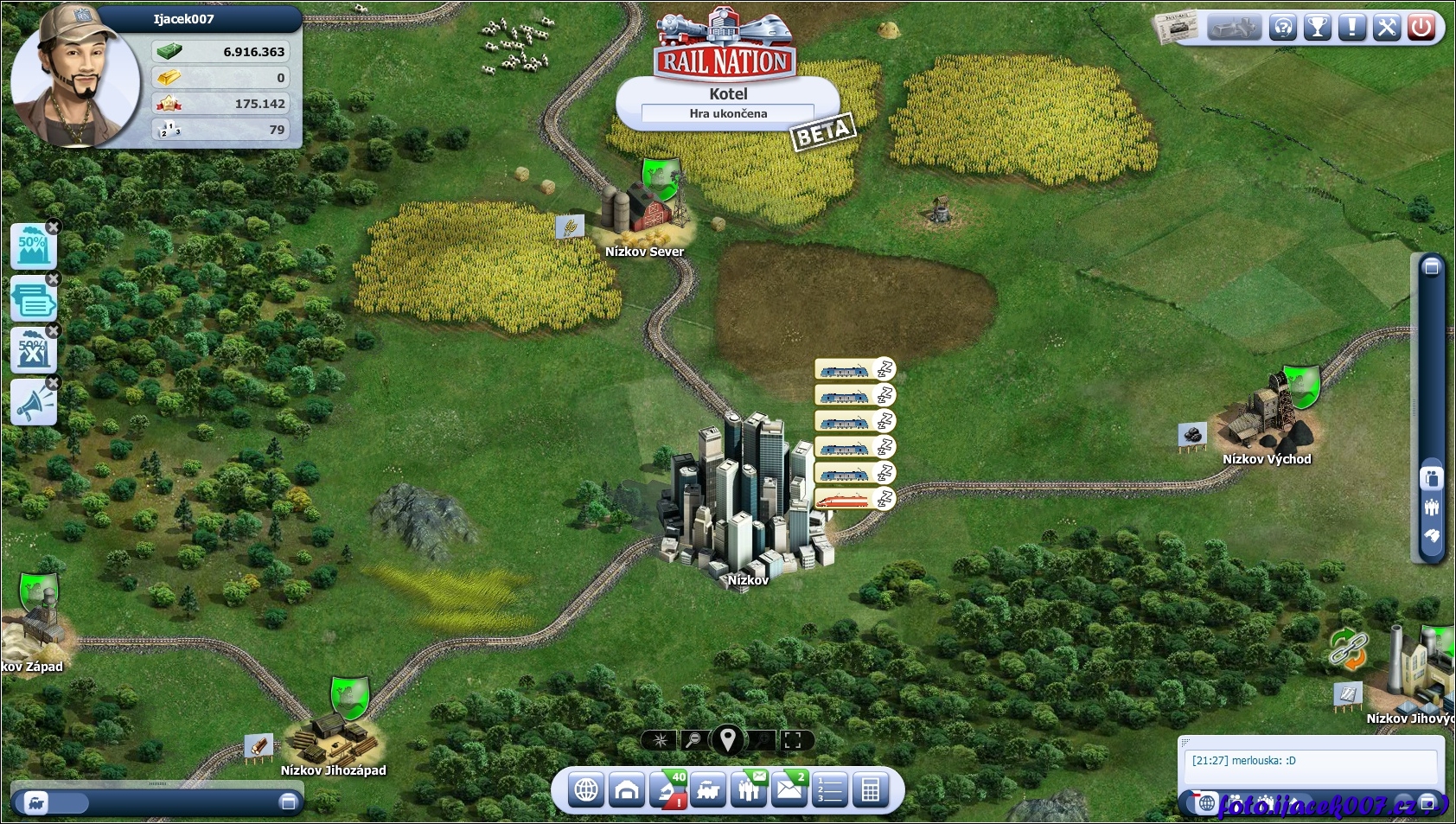Open the speech bubbles message notification
The height and width of the screenshot is (824, 1456).
34,299
